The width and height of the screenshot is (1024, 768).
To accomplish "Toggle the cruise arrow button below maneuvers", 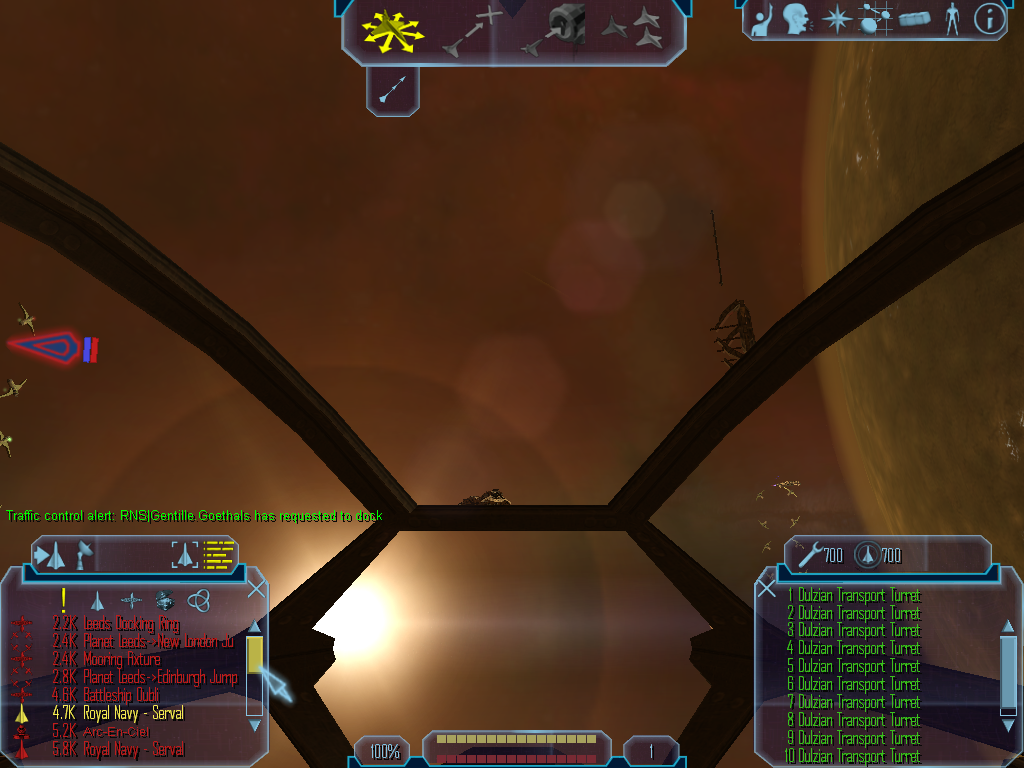I will (x=392, y=92).
